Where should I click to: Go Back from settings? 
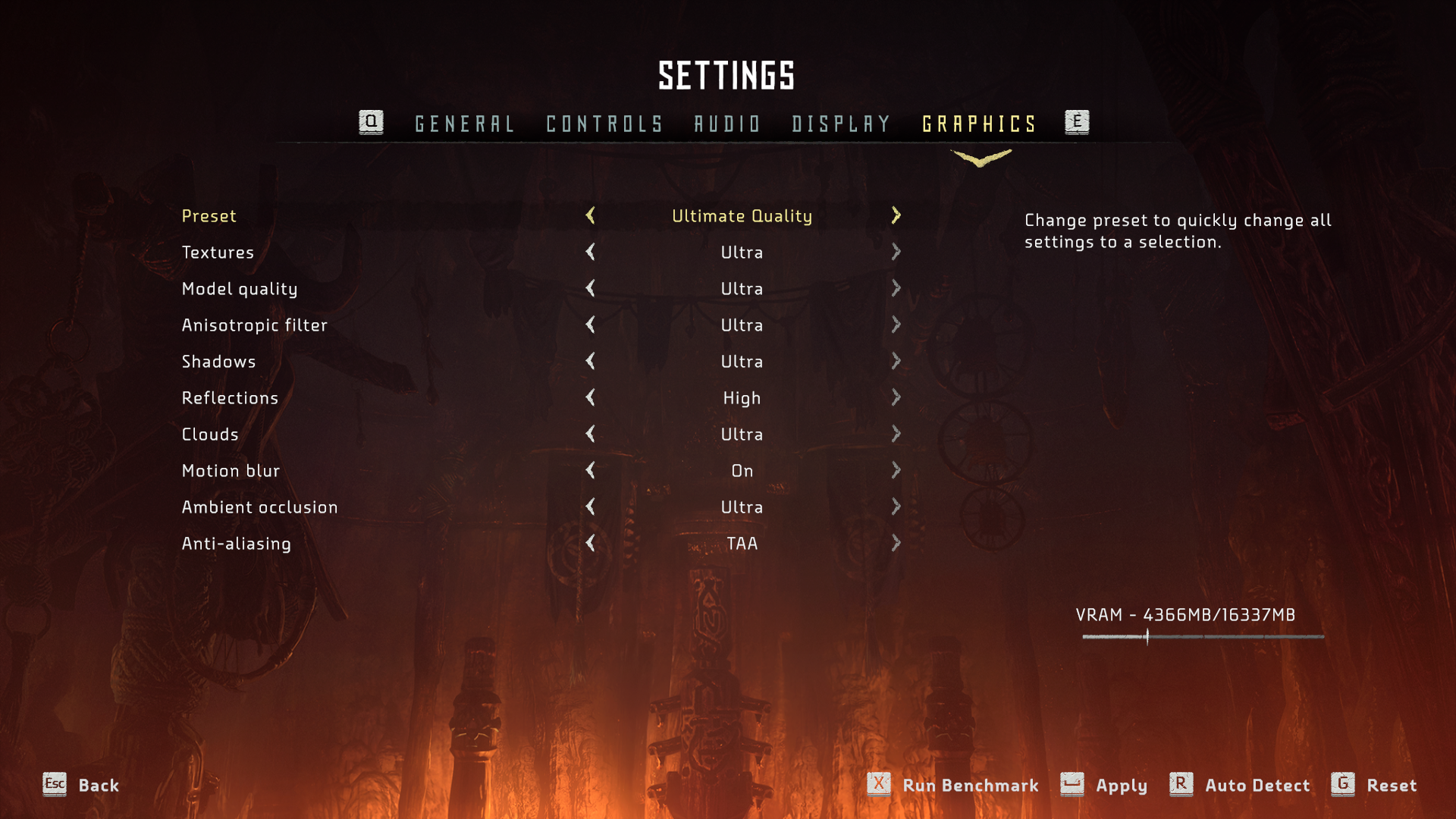click(98, 786)
